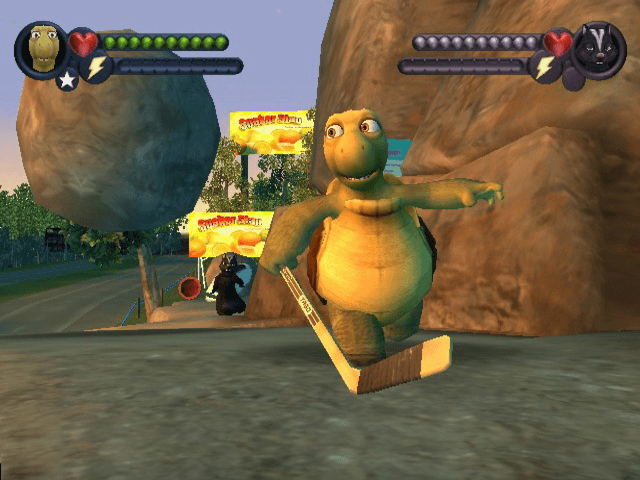Click the white star badge under the turtle portrait
This screenshot has height=480, width=640.
pos(67,79)
